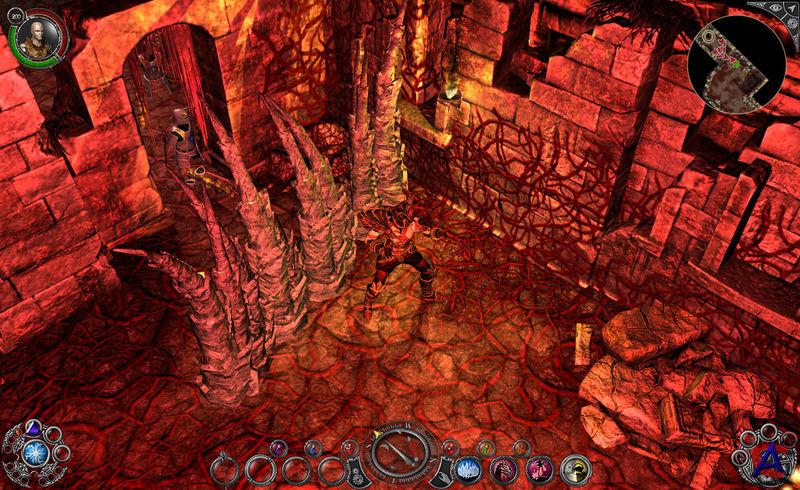
Task: Use the pink winged creature combat art
Action: [x=539, y=467]
